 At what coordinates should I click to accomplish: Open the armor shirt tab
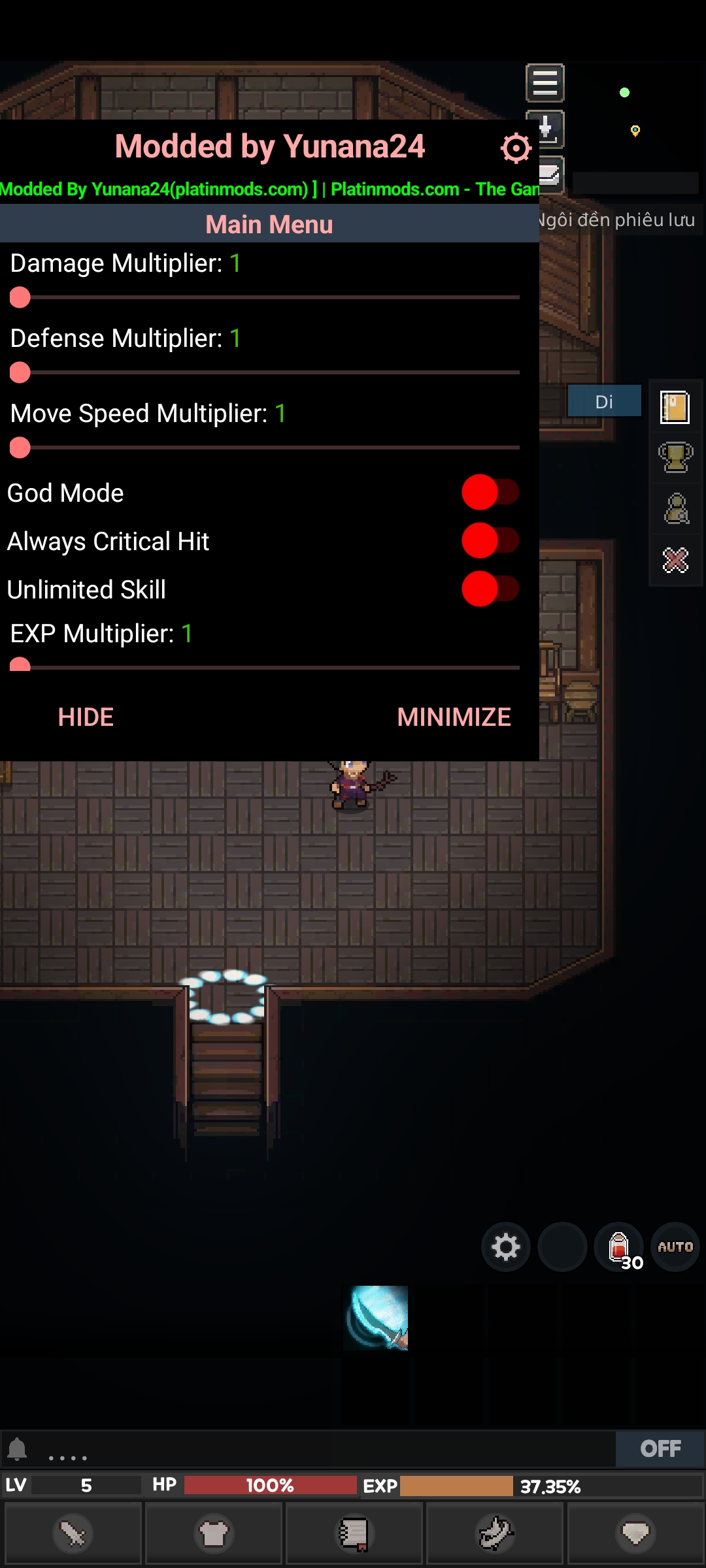point(213,1534)
